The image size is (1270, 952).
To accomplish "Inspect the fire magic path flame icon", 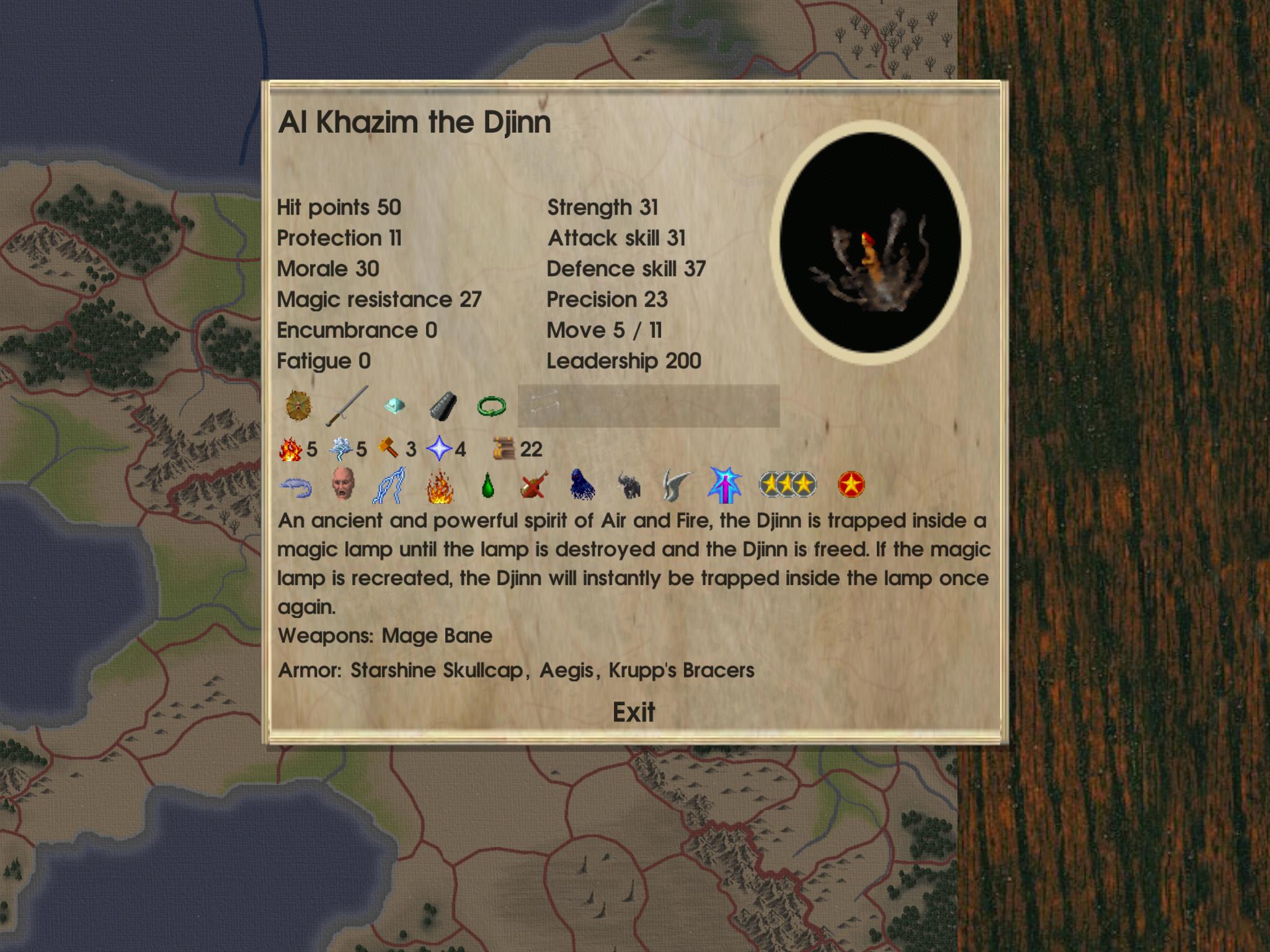I will click(290, 449).
